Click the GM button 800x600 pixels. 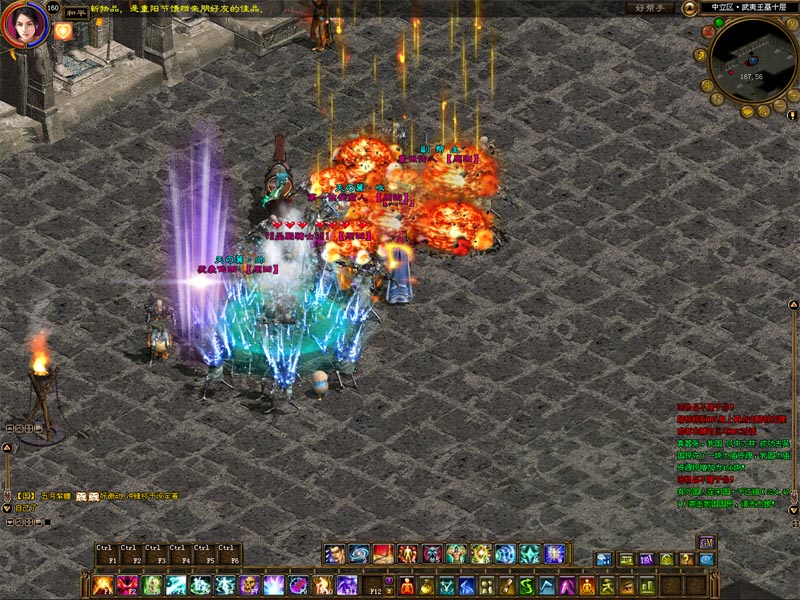(706, 542)
